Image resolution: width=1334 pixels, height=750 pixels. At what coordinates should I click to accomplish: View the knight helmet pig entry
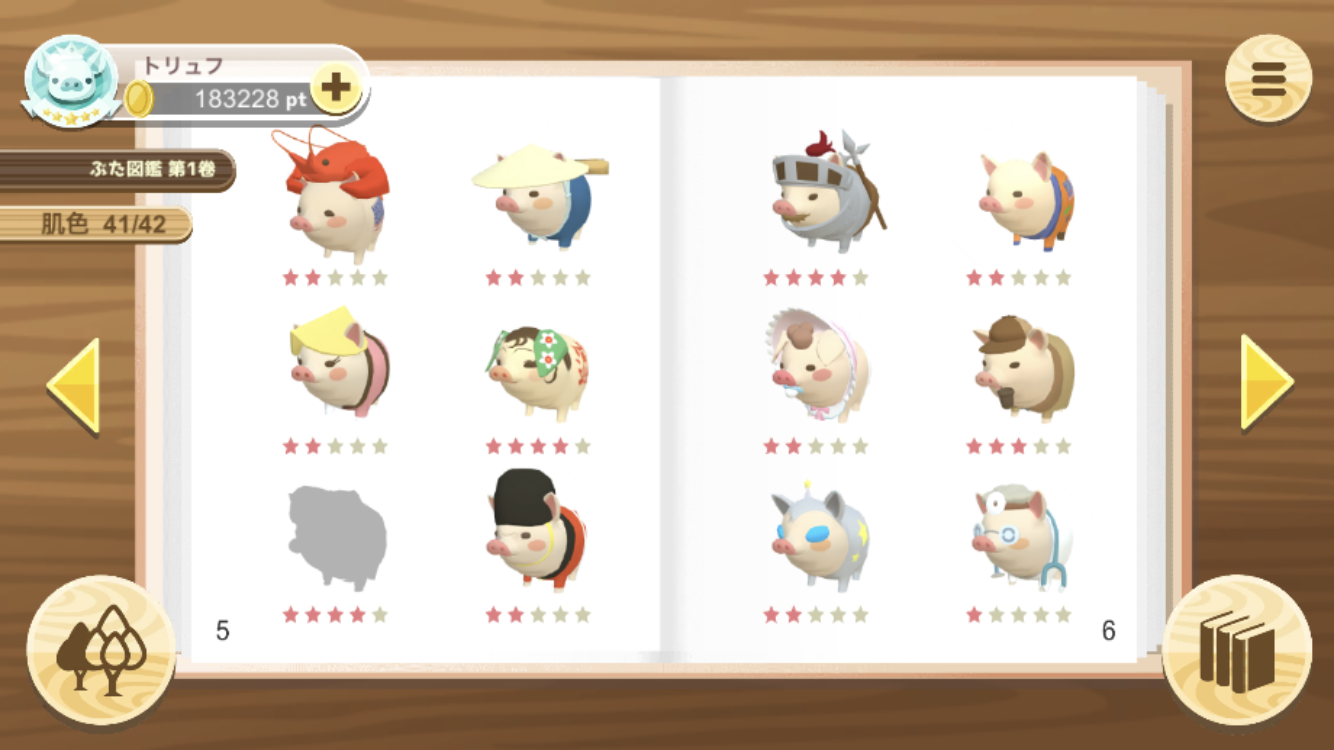[820, 195]
